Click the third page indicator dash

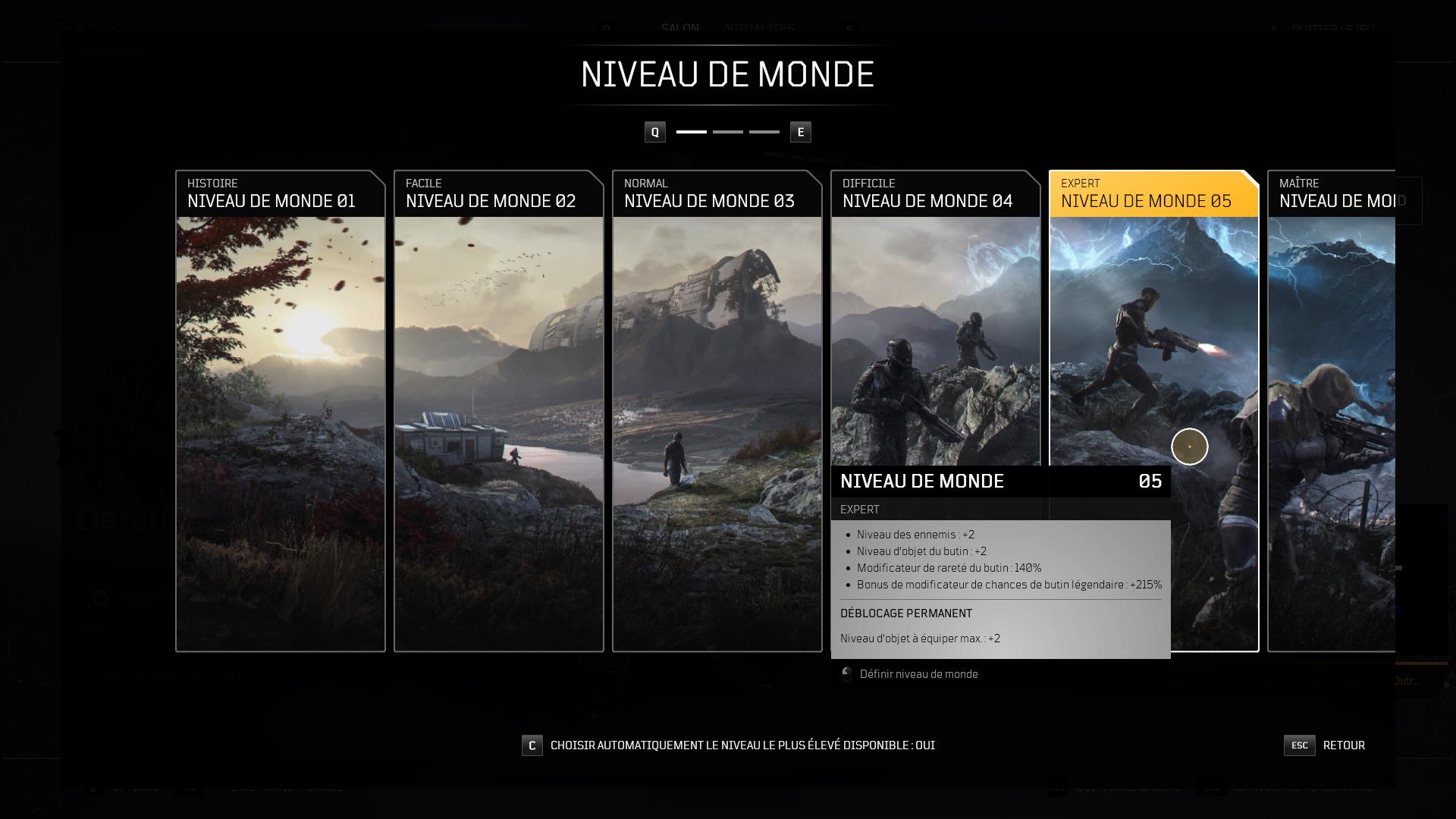click(766, 131)
